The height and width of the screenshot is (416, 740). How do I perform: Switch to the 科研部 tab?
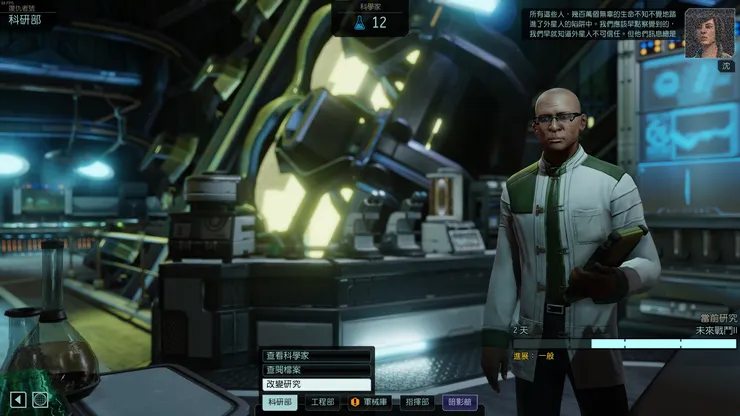click(x=279, y=402)
